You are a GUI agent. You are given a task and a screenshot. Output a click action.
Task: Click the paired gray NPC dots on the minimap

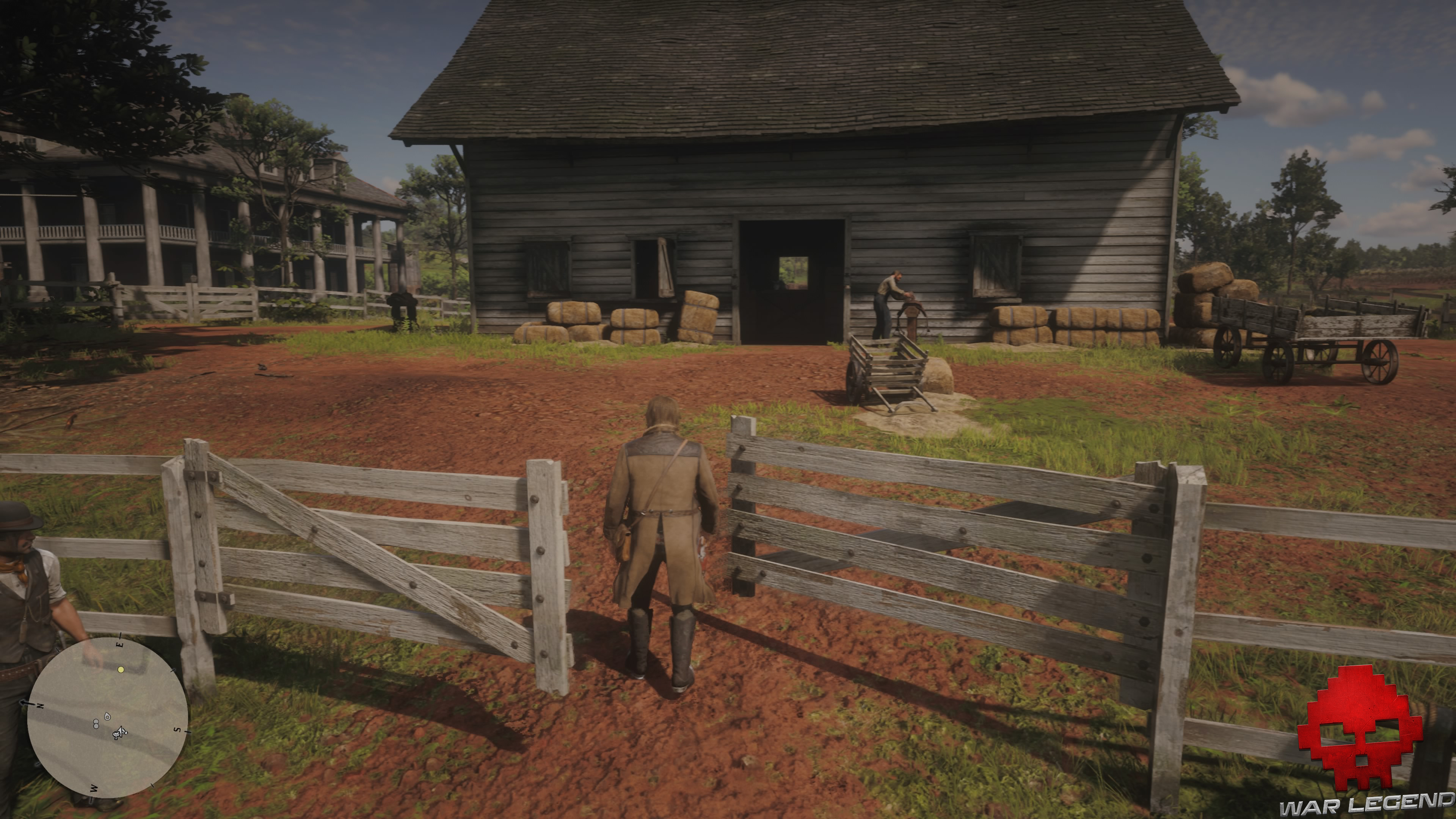pos(96,724)
